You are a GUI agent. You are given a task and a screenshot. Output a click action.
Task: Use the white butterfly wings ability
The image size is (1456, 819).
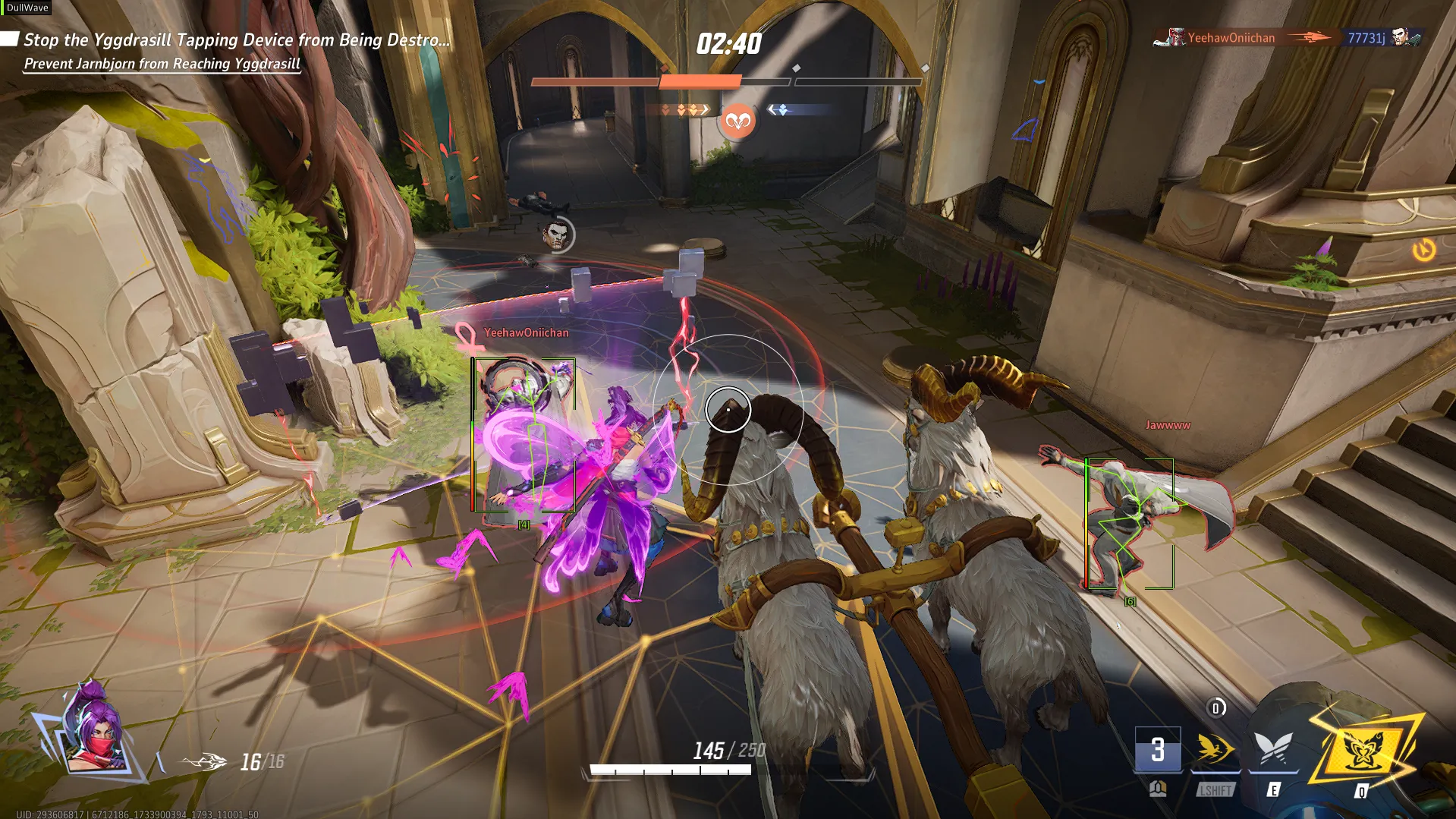click(x=1273, y=748)
